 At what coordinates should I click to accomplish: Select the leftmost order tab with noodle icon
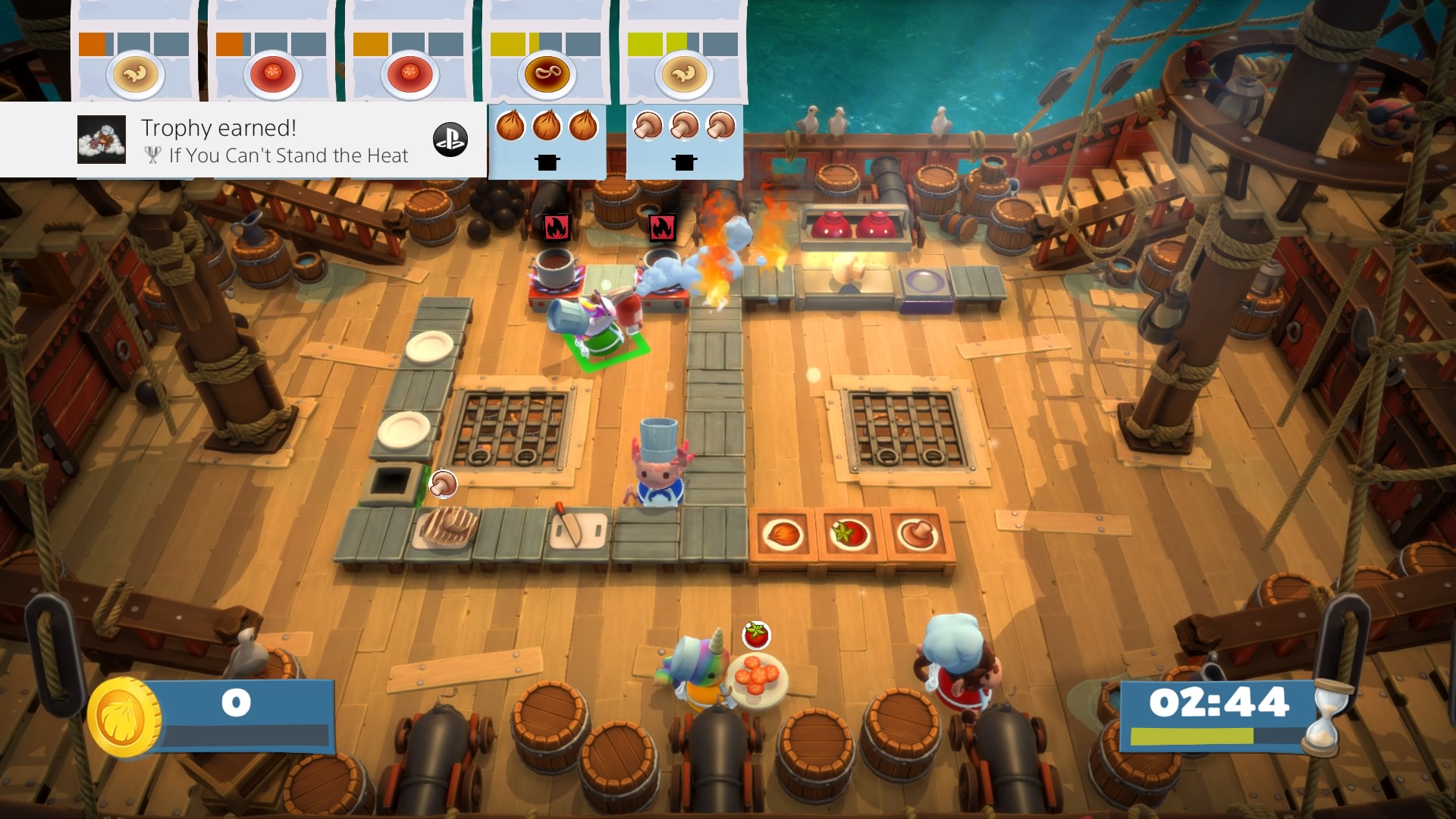pos(135,74)
